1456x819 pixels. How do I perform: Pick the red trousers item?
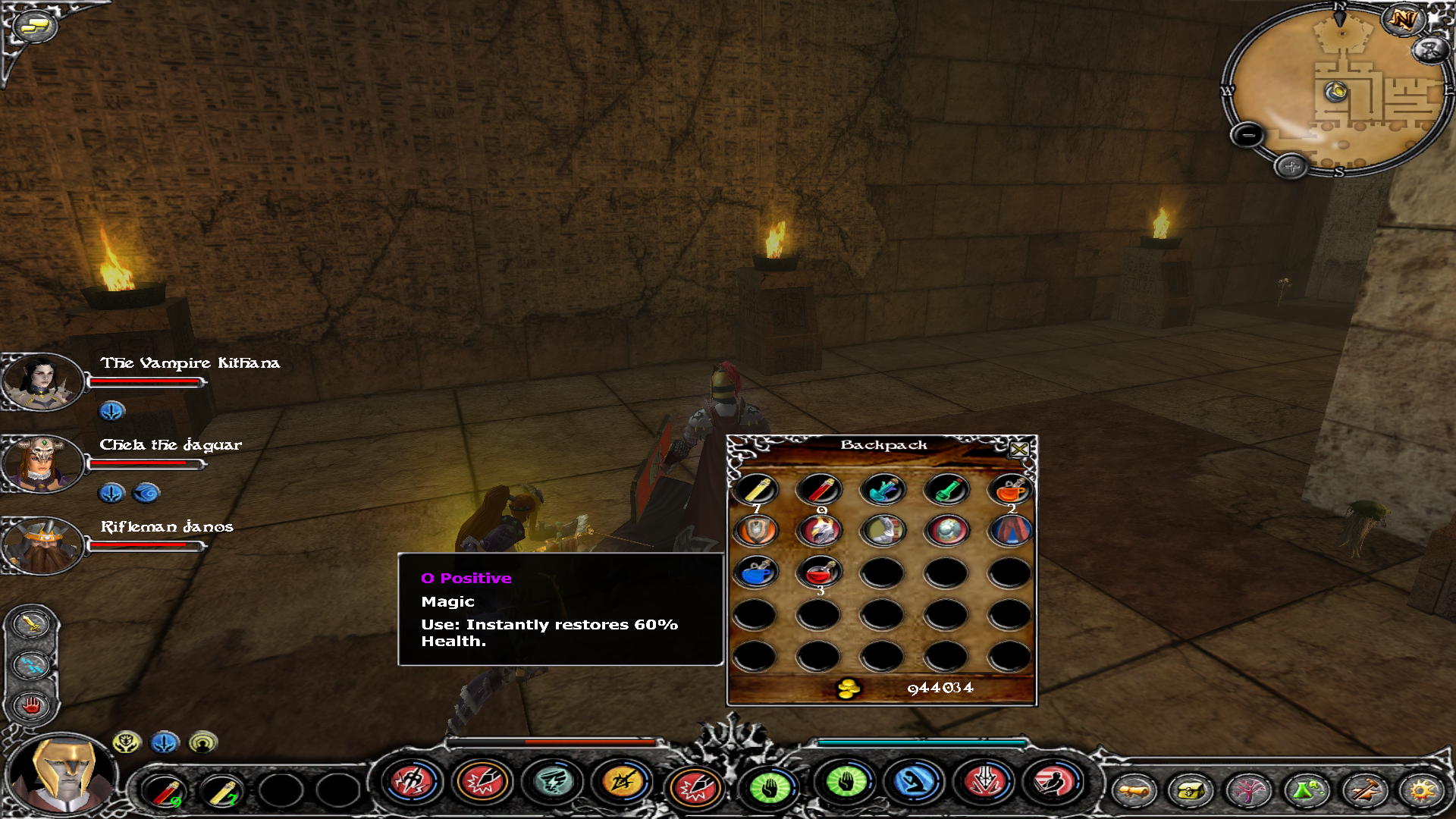click(x=1009, y=531)
